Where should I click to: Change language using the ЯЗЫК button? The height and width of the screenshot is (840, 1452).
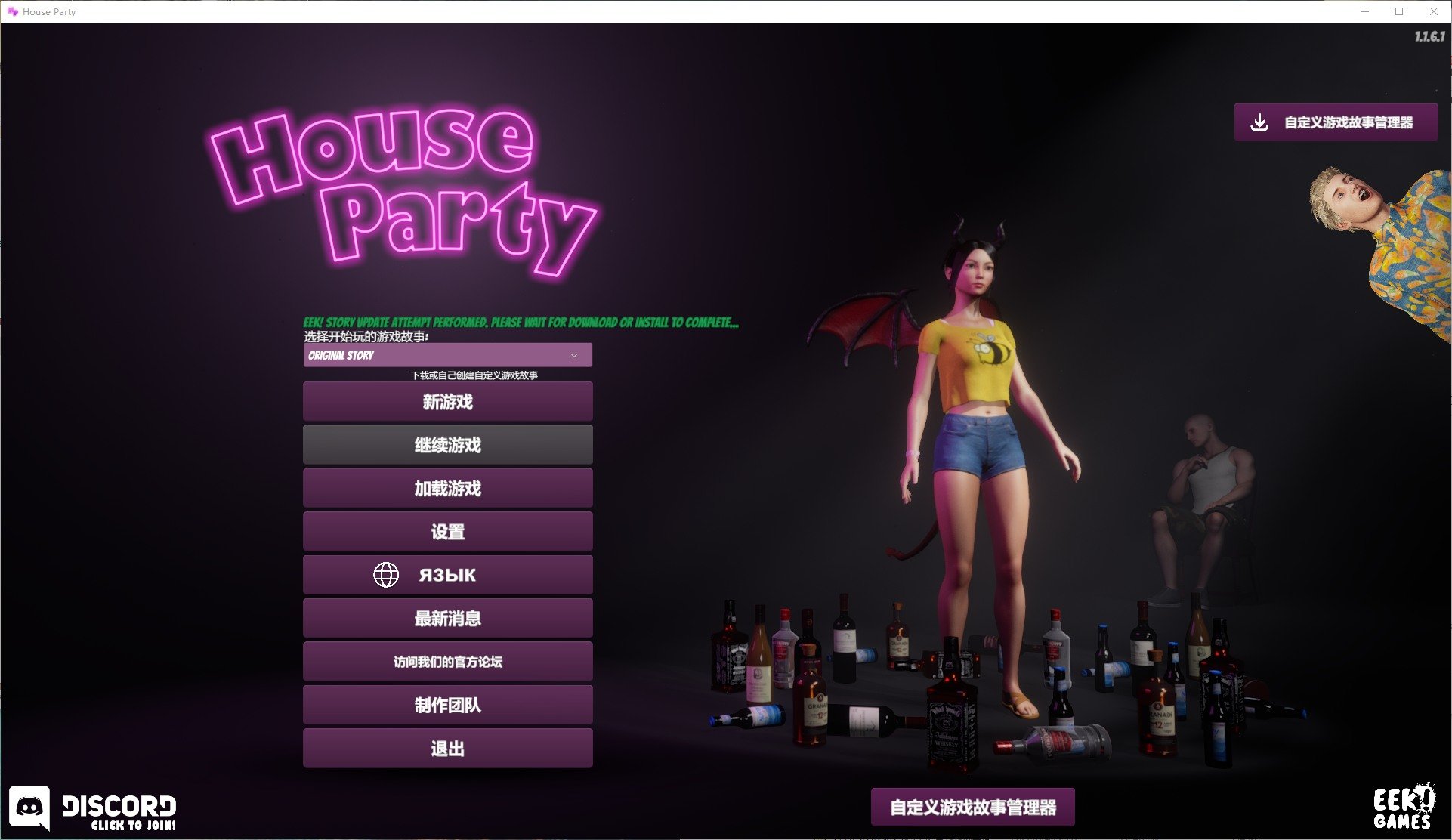(447, 574)
